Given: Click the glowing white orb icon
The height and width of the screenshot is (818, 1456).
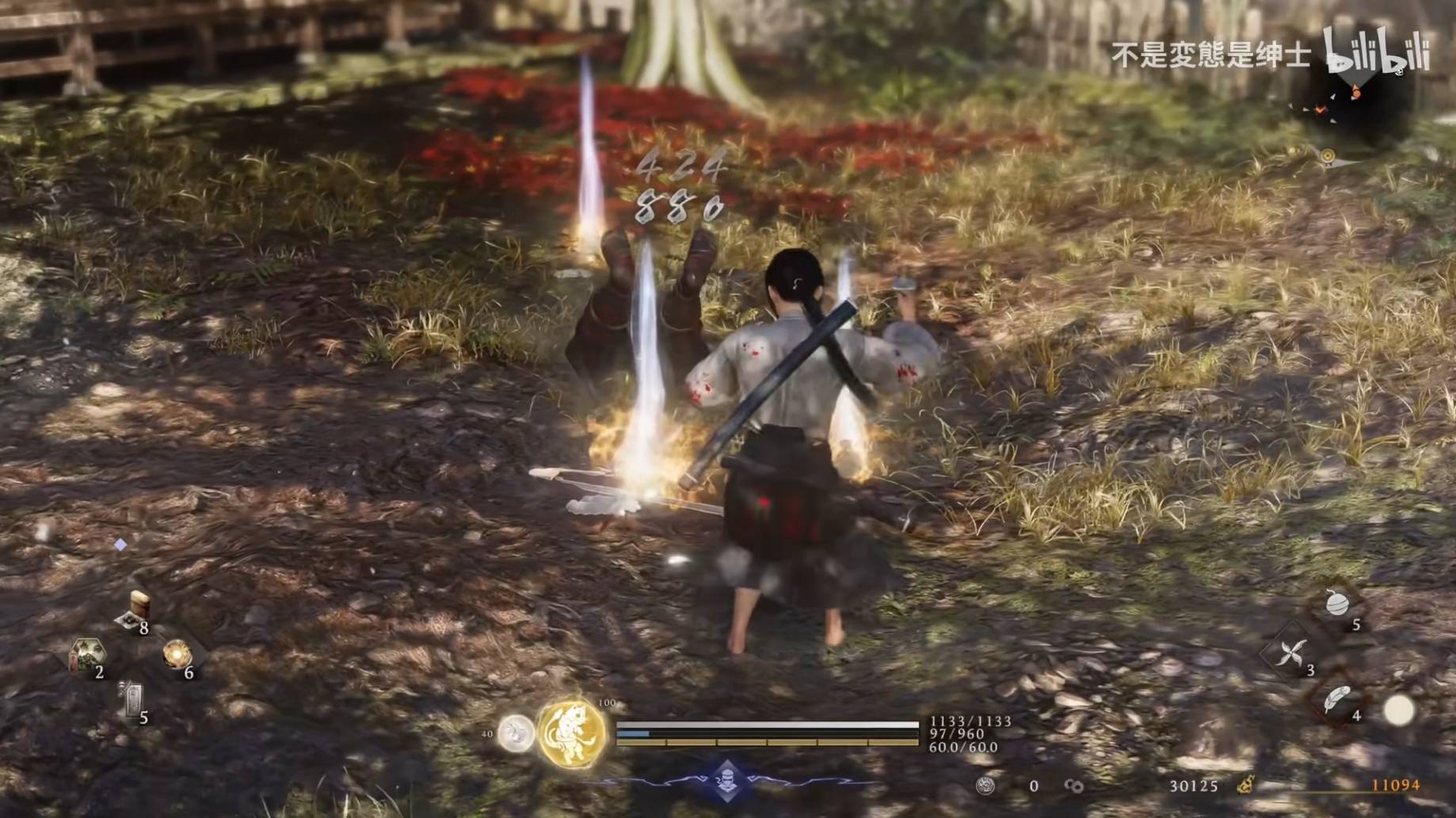Looking at the screenshot, I should [1399, 710].
